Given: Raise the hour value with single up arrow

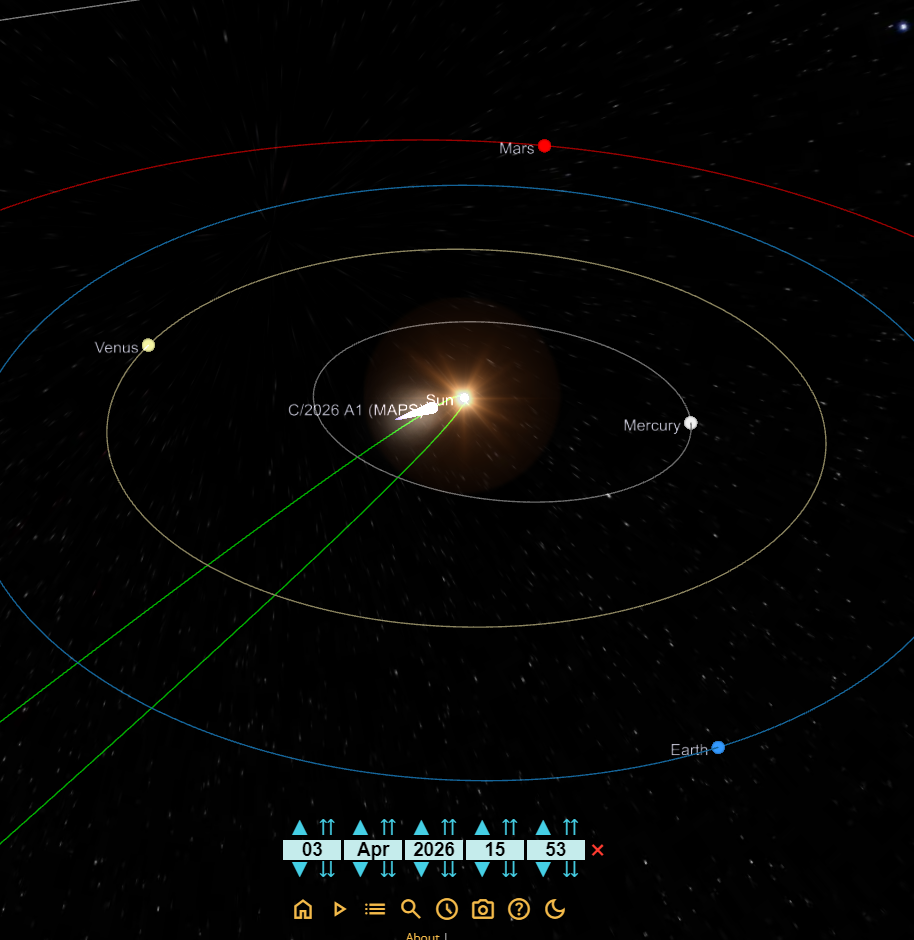Looking at the screenshot, I should [482, 828].
